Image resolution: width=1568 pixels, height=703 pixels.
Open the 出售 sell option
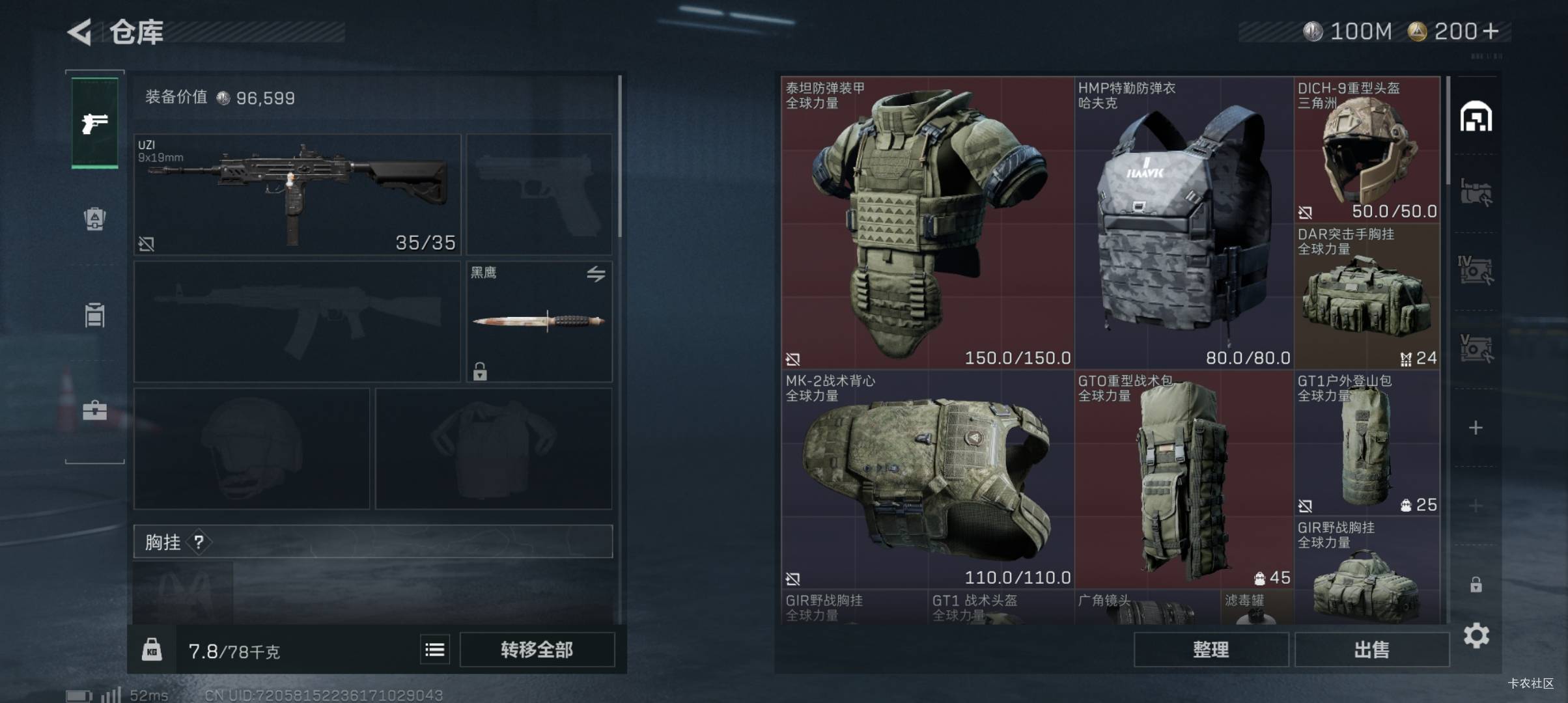click(1371, 650)
